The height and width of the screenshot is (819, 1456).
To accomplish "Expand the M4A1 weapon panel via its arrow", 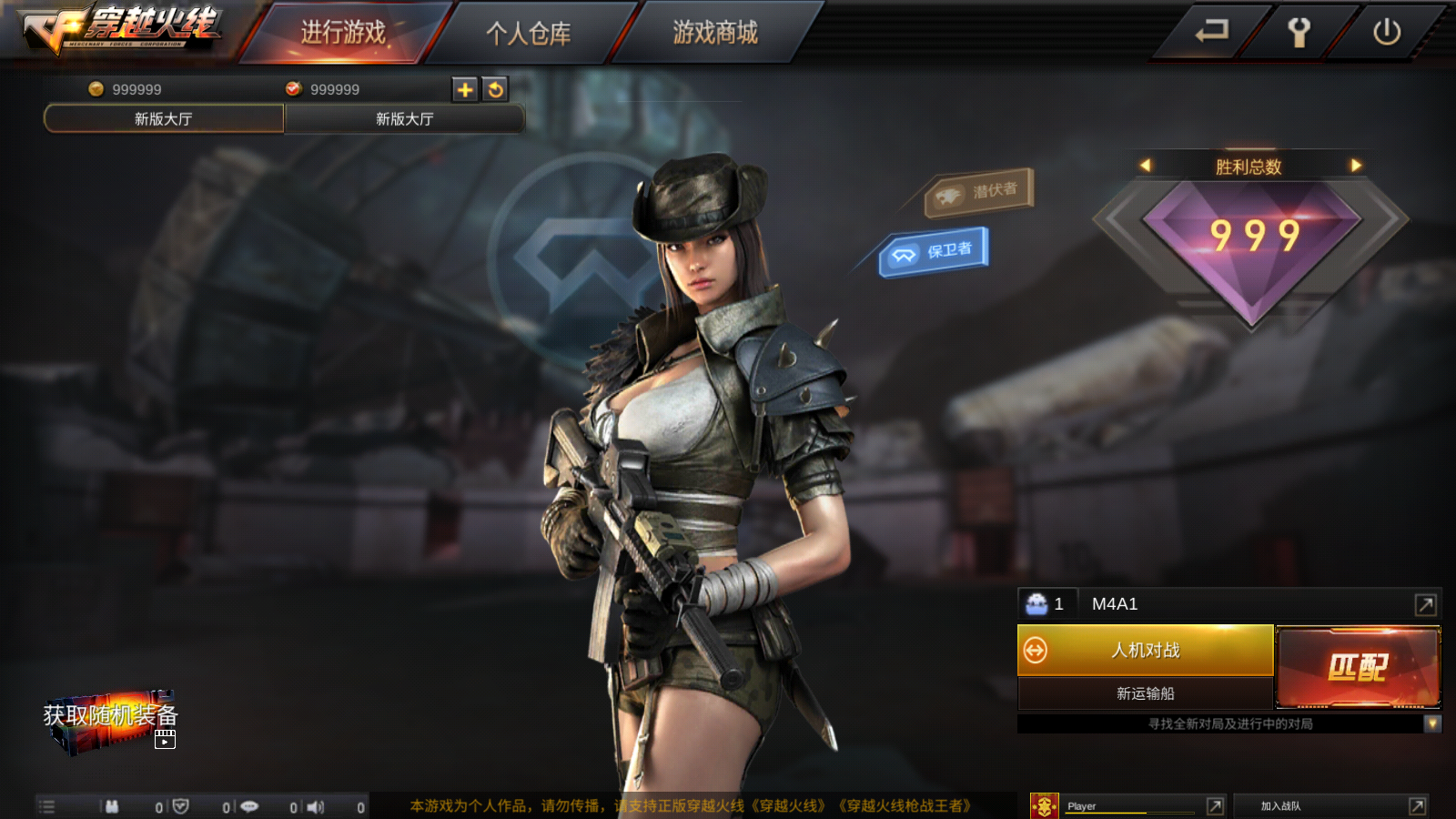I will tap(1422, 602).
